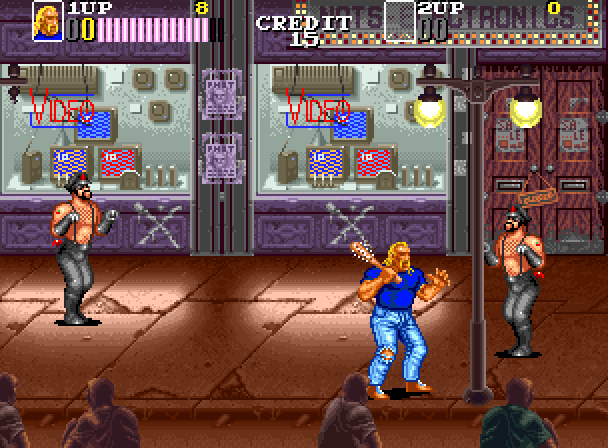Viewport: 608px width, 448px height.
Task: Click the blond Player 1 portrait
Action: (x=47, y=18)
